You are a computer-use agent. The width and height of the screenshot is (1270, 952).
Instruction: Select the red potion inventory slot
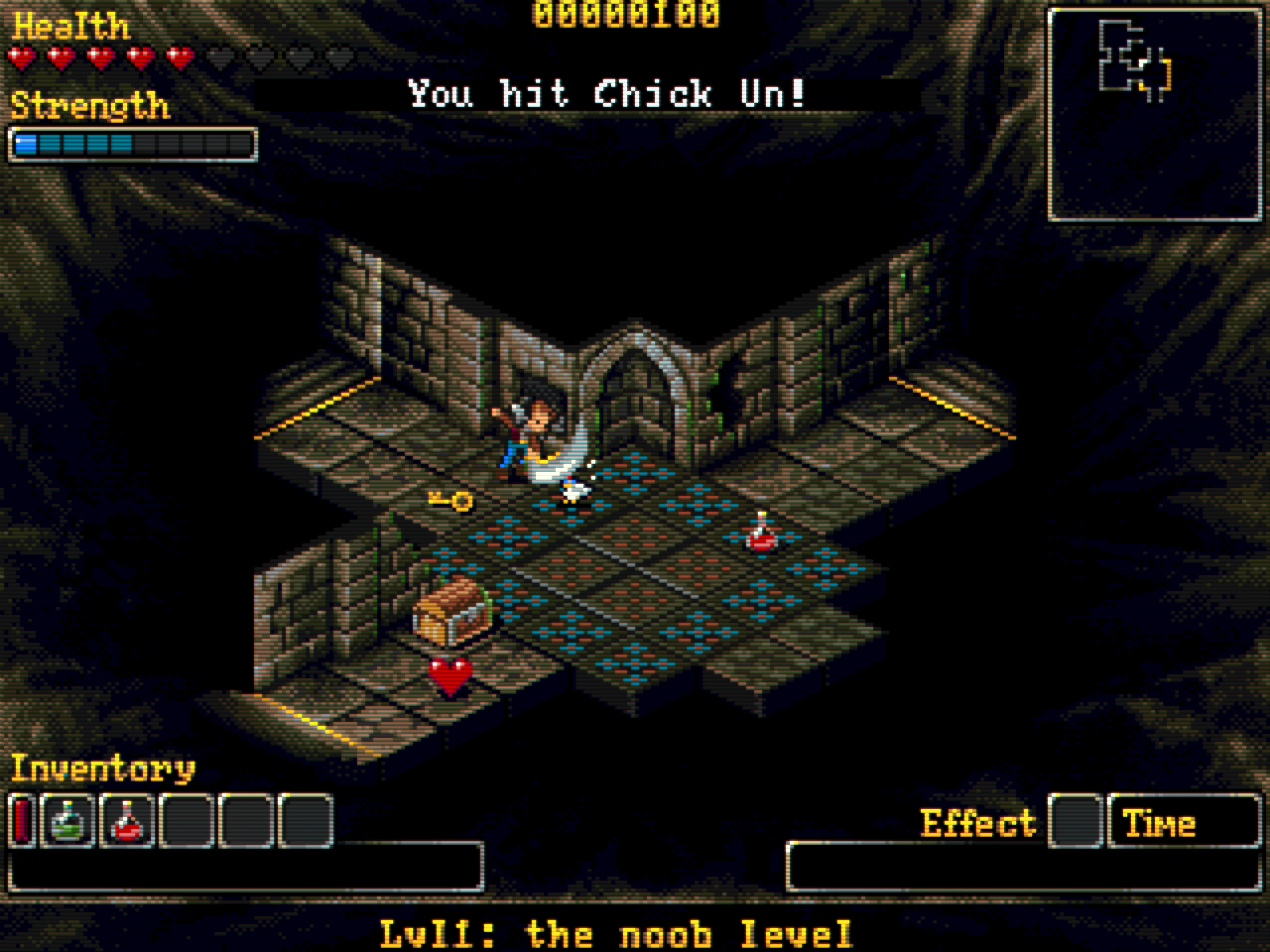127,821
